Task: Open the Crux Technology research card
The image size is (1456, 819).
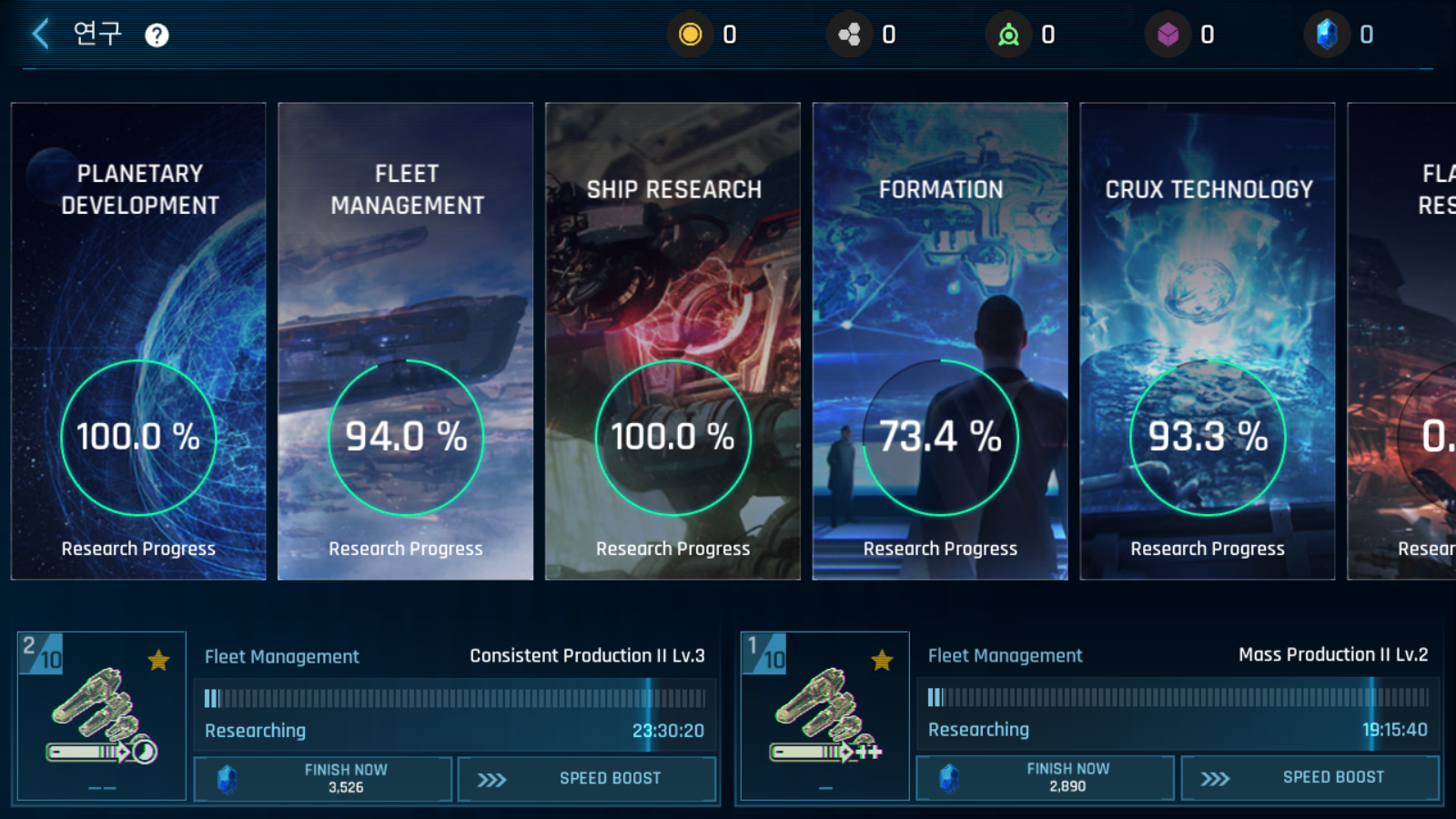Action: point(1208,341)
